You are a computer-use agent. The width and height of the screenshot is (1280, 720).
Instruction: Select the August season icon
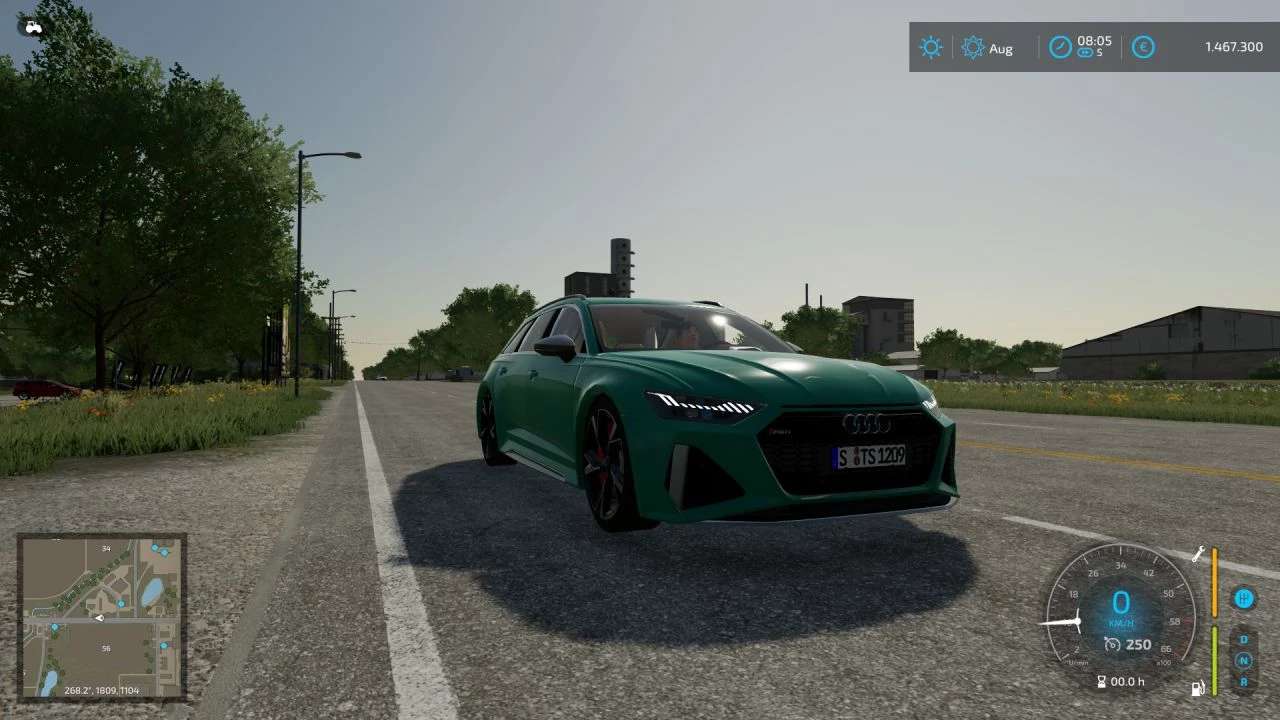pyautogui.click(x=973, y=47)
